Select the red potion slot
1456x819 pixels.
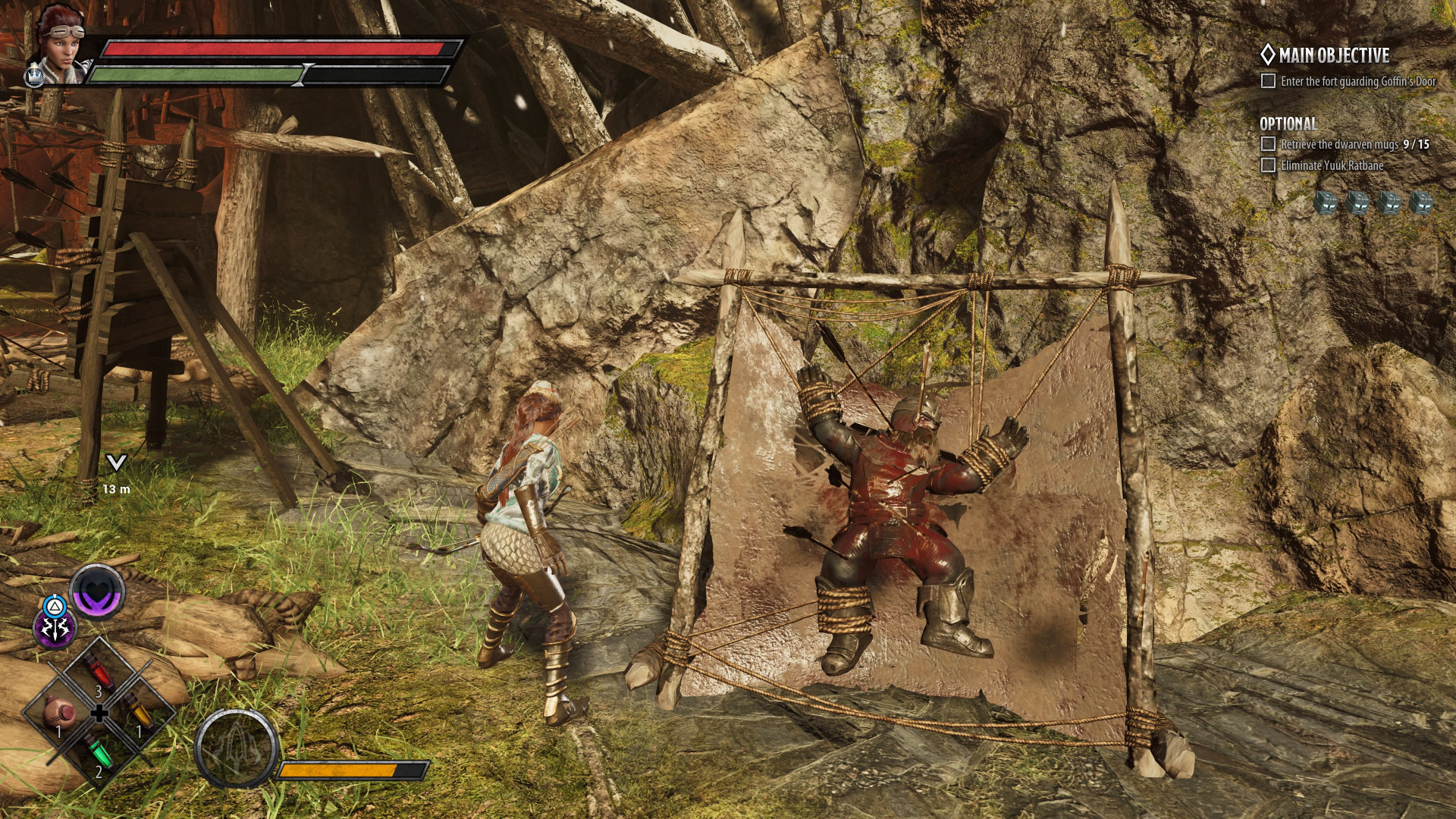pyautogui.click(x=99, y=670)
